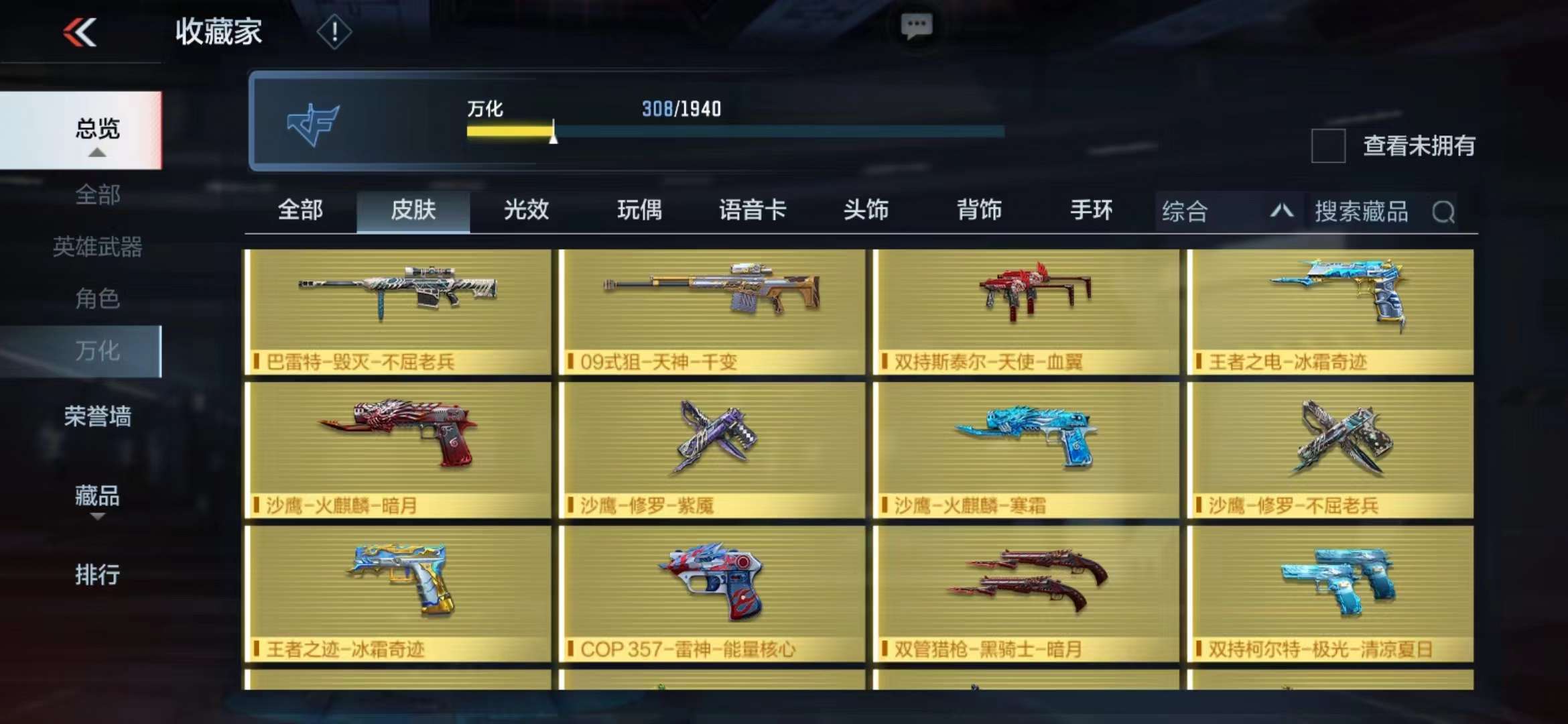Screen dimensions: 1568x724
Task: Open the collector info exclamation icon
Action: [x=334, y=32]
